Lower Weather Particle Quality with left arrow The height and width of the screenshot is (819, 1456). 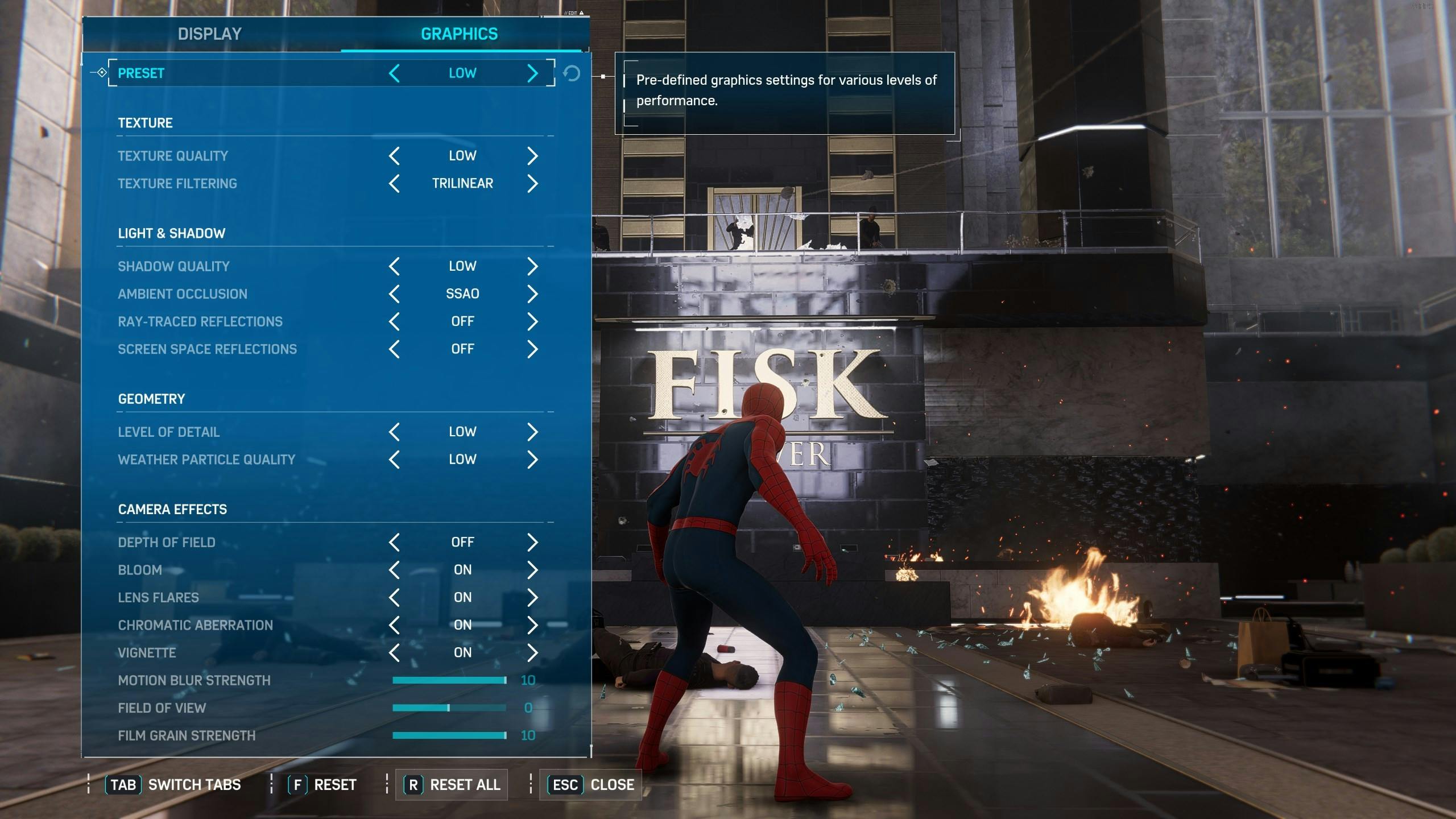(394, 460)
